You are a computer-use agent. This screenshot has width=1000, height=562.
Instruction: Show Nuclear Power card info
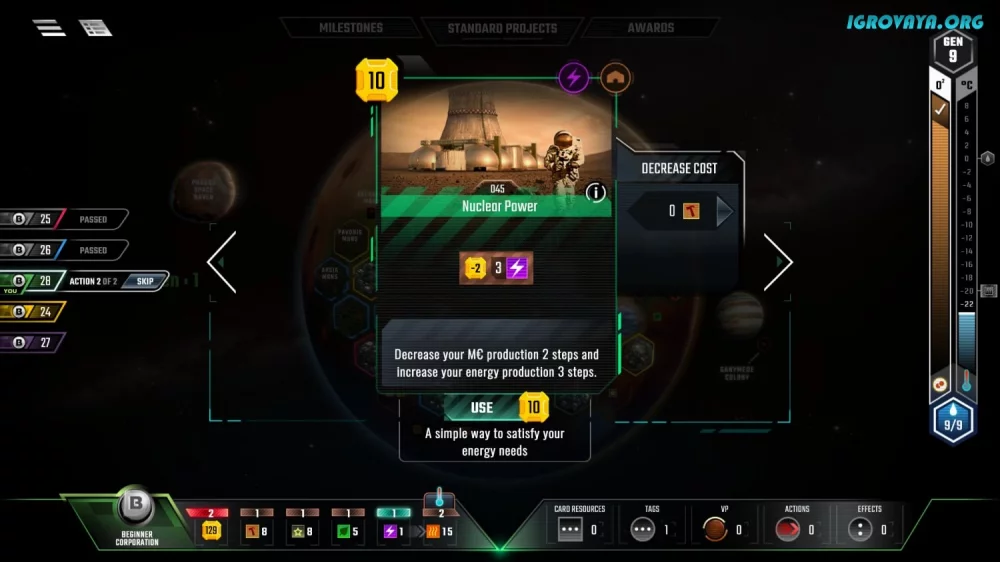596,192
